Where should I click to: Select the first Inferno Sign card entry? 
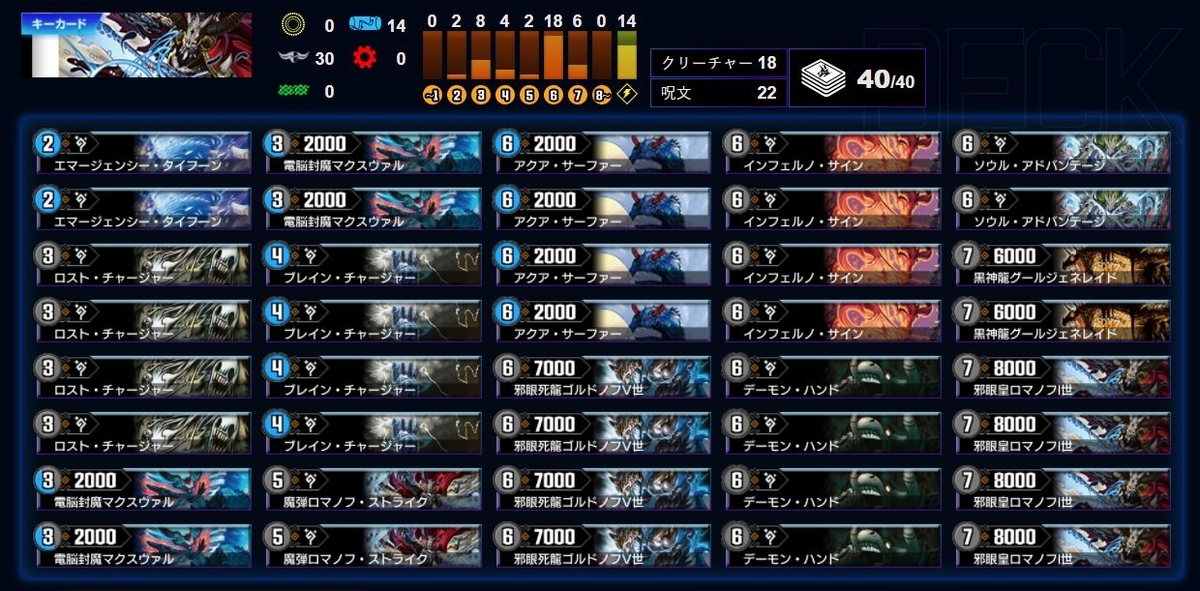[832, 152]
